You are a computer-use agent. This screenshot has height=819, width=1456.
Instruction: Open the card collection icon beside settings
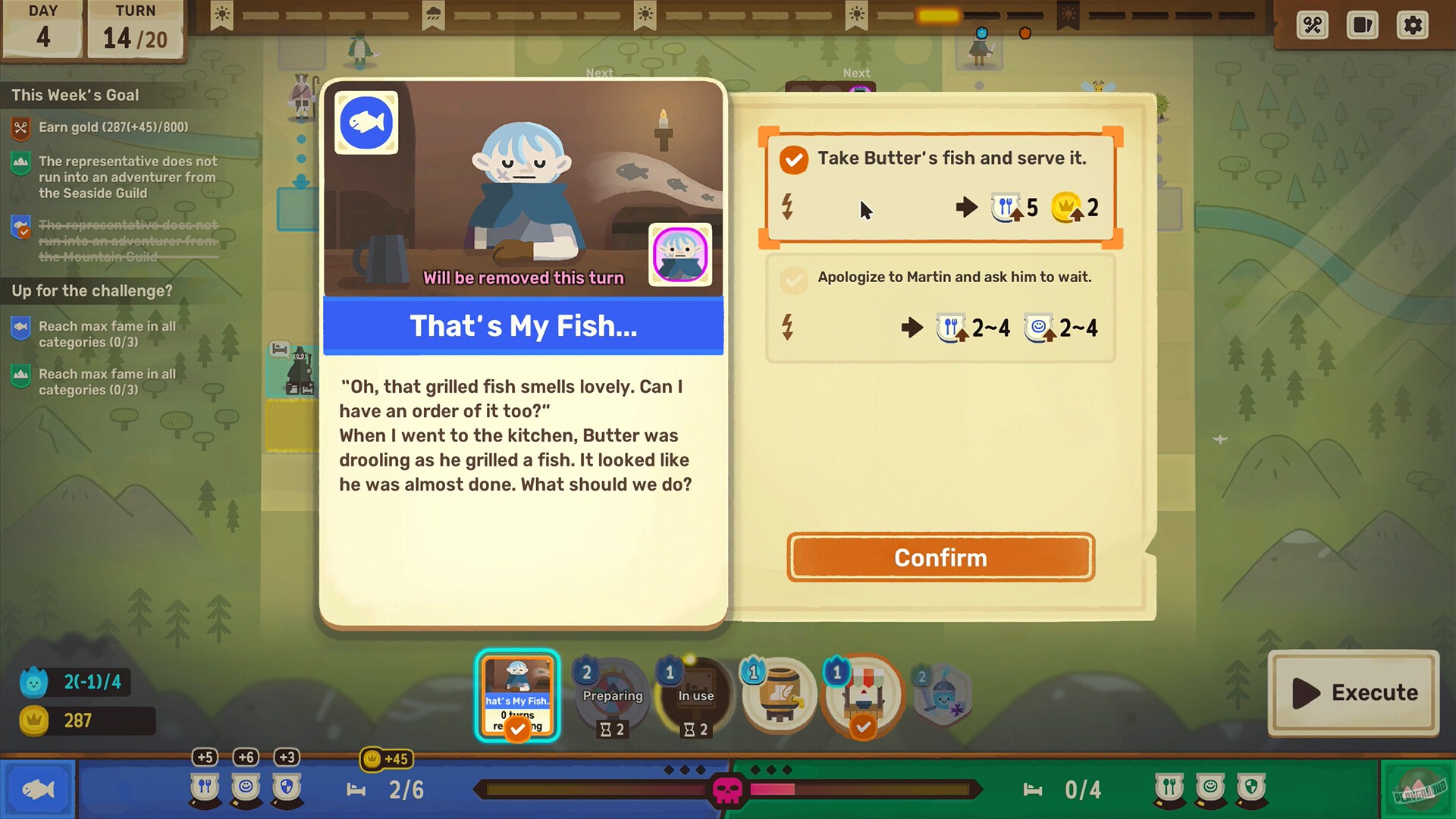point(1362,25)
